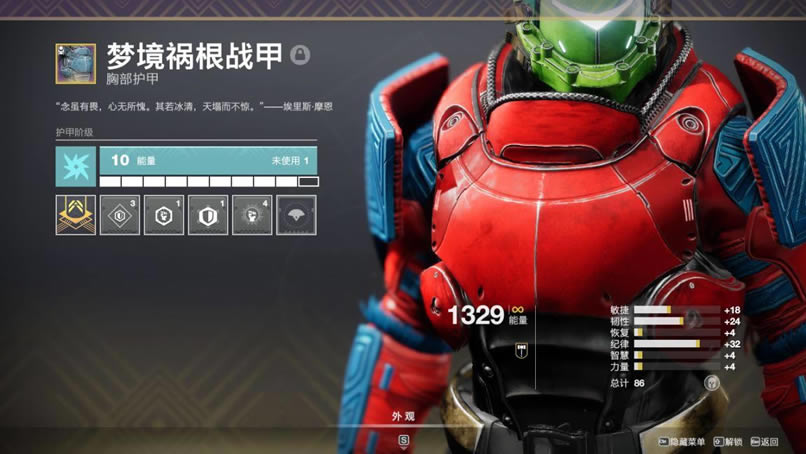Open the glowing fist mod costing 4

[x=252, y=215]
